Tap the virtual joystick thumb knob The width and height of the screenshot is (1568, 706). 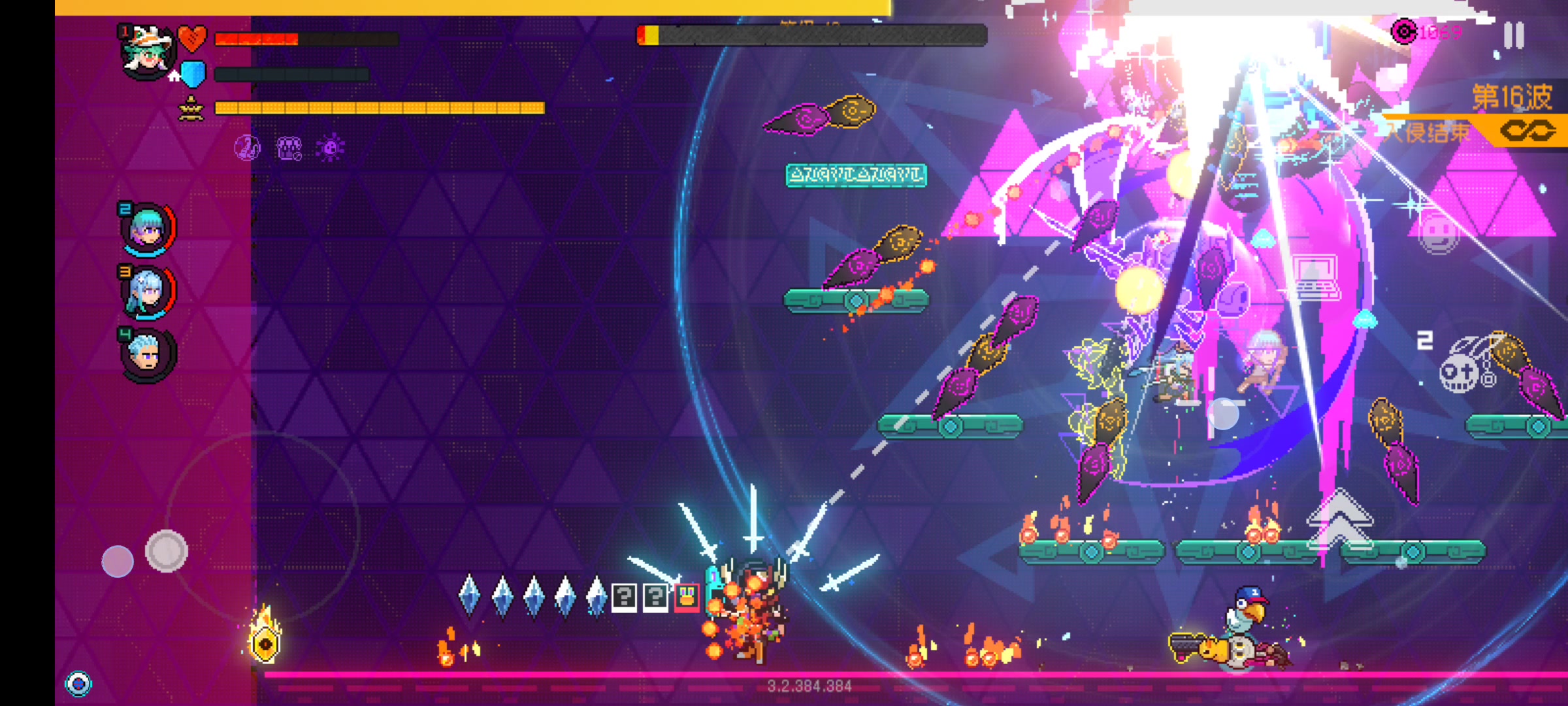coord(167,550)
